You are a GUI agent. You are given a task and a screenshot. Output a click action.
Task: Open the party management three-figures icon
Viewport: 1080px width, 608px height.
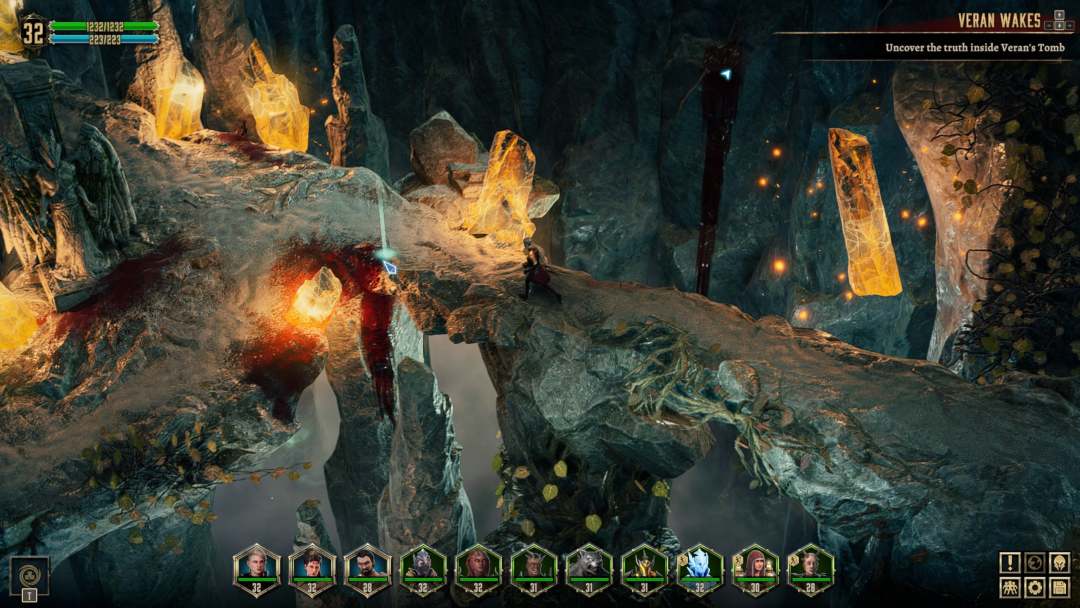[1010, 587]
